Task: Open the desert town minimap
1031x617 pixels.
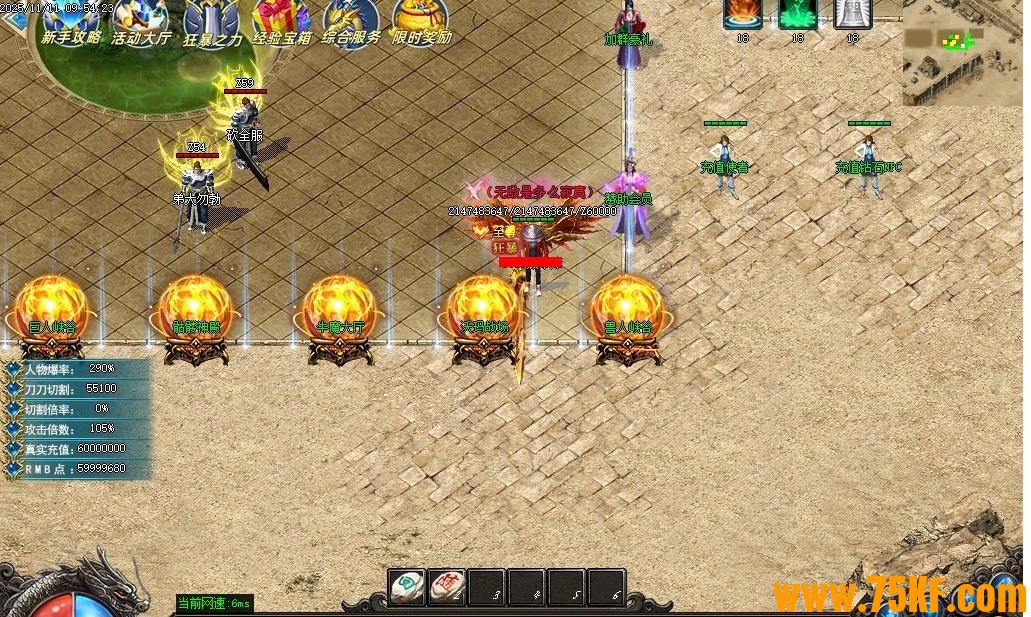Action: (964, 52)
